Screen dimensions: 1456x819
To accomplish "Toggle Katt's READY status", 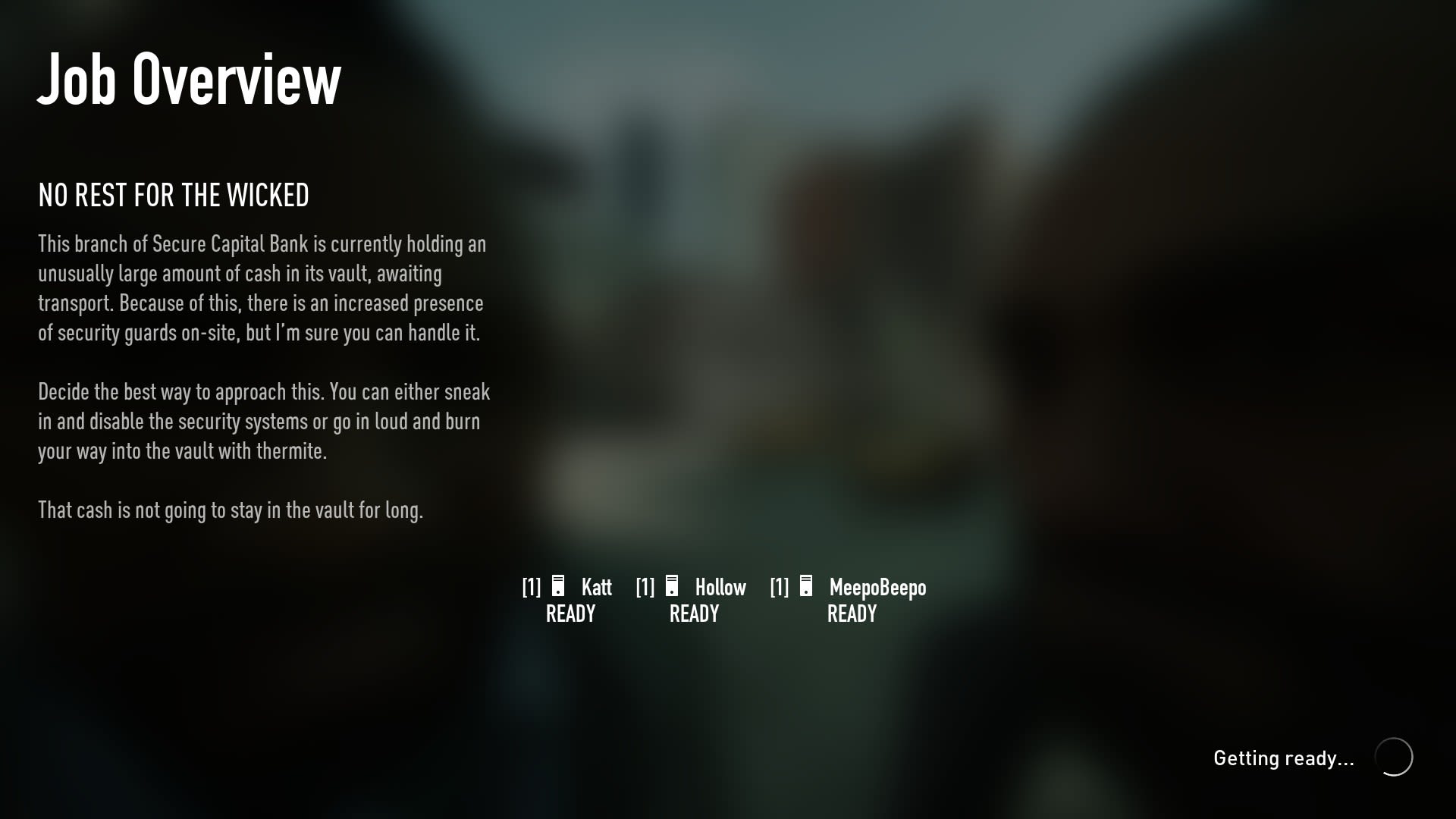I will (x=571, y=613).
